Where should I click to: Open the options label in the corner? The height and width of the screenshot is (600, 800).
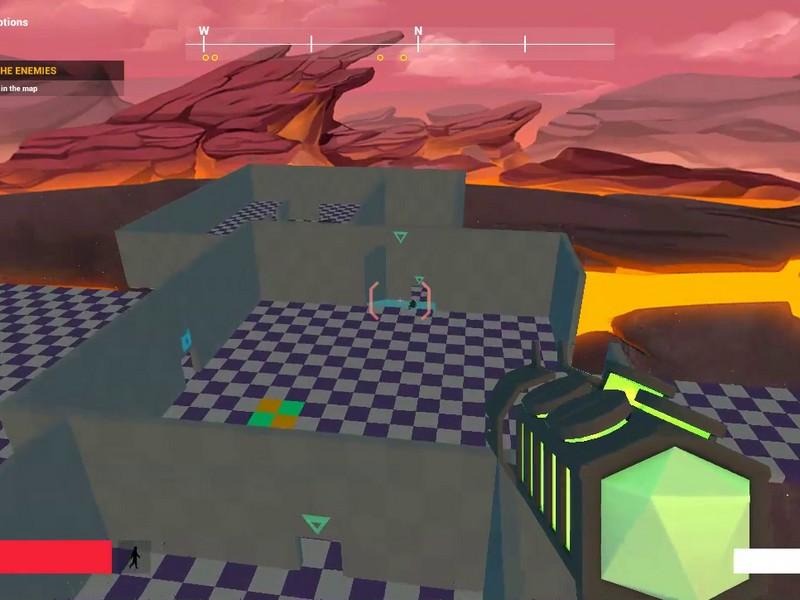pos(14,22)
